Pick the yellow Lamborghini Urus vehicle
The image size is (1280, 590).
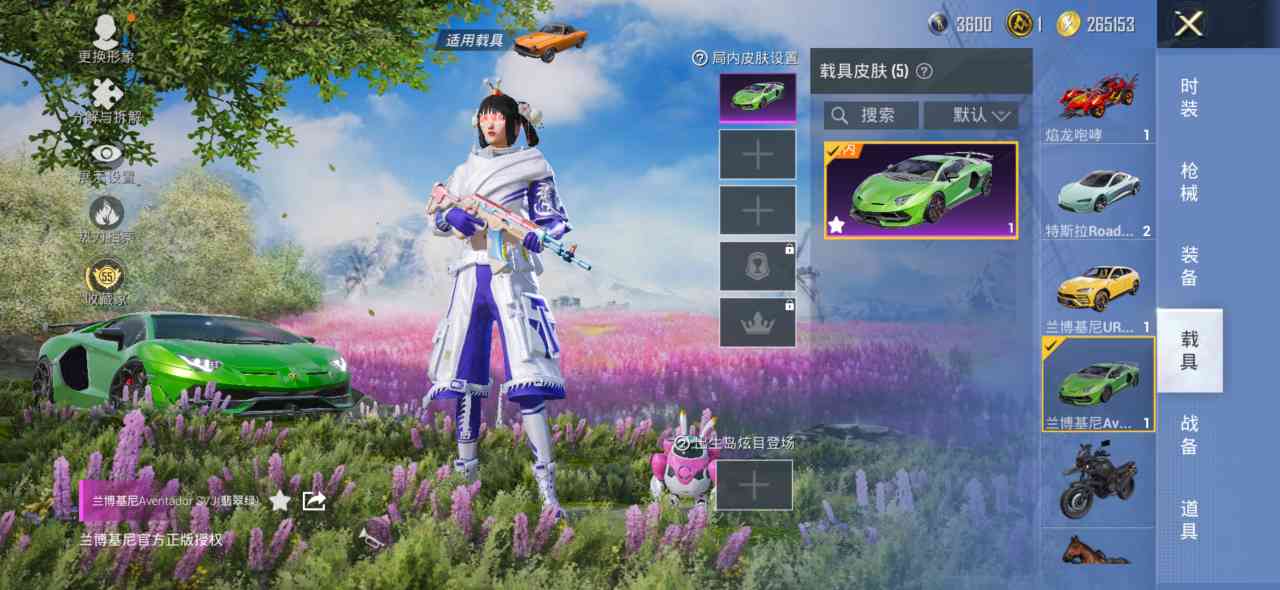click(x=1099, y=288)
